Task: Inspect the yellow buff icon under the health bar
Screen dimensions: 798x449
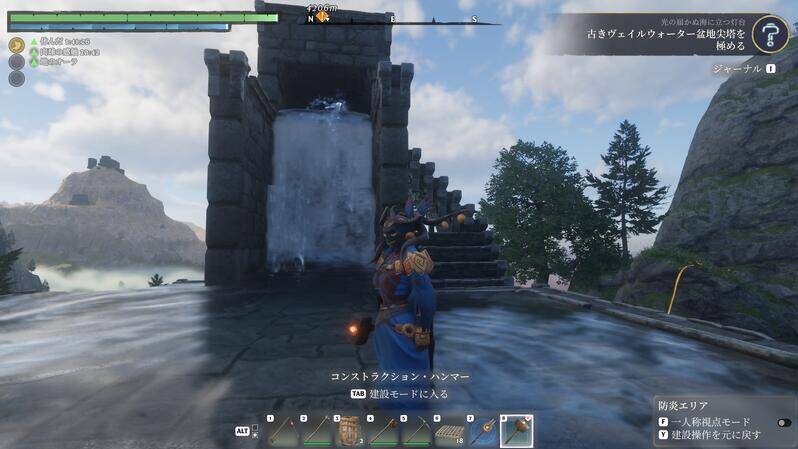Action: (x=17, y=45)
